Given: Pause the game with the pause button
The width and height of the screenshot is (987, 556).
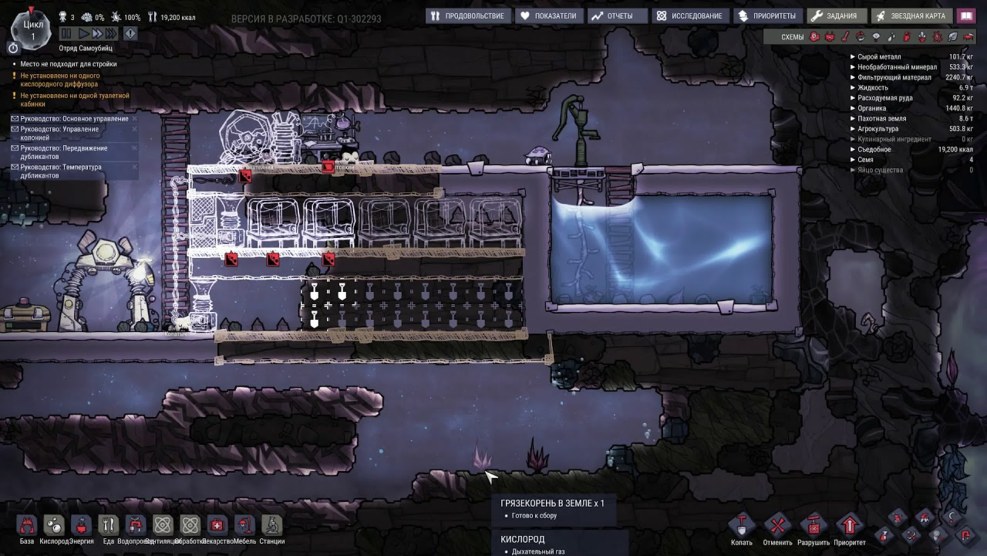Looking at the screenshot, I should (x=67, y=34).
